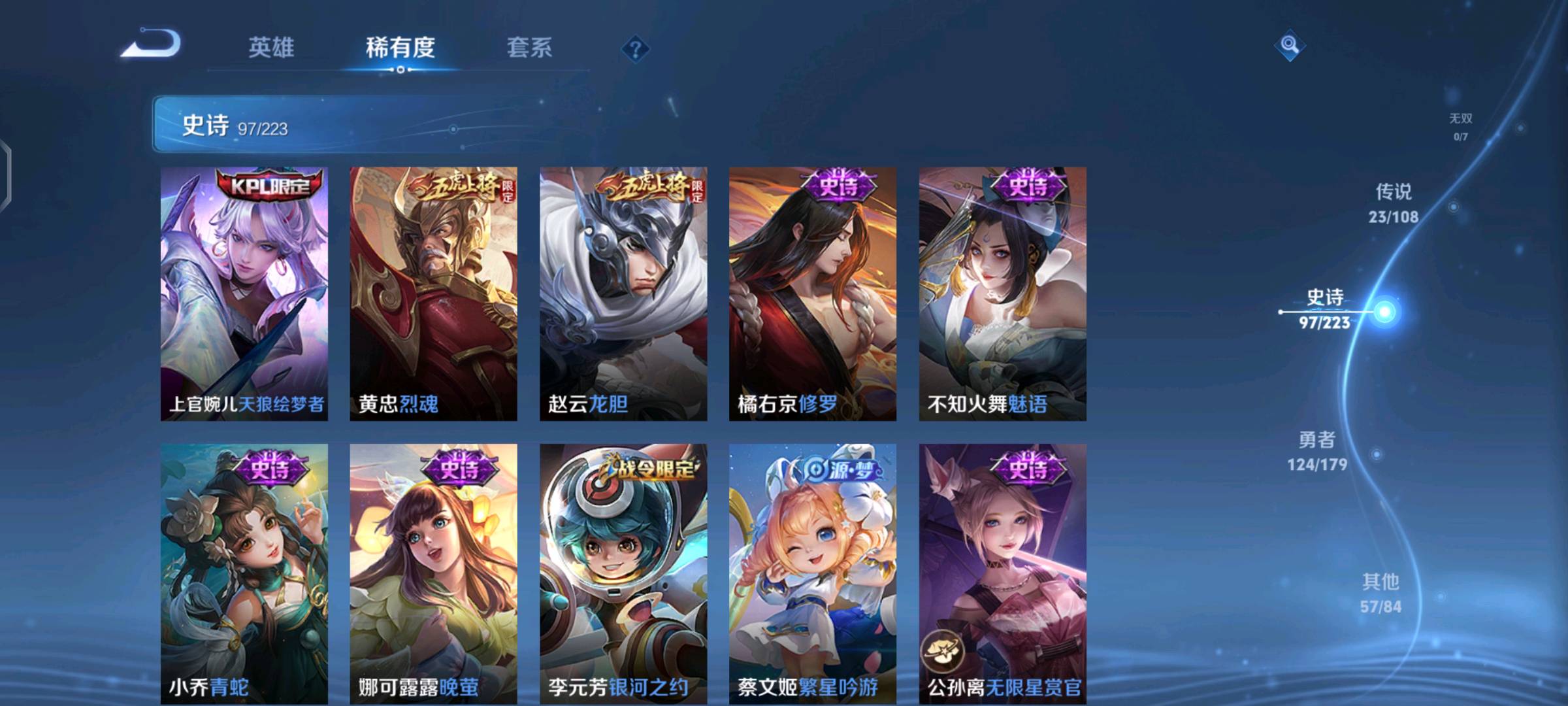The height and width of the screenshot is (706, 1568).
Task: Select the 小乔 青蛇 skin card
Action: coord(244,573)
